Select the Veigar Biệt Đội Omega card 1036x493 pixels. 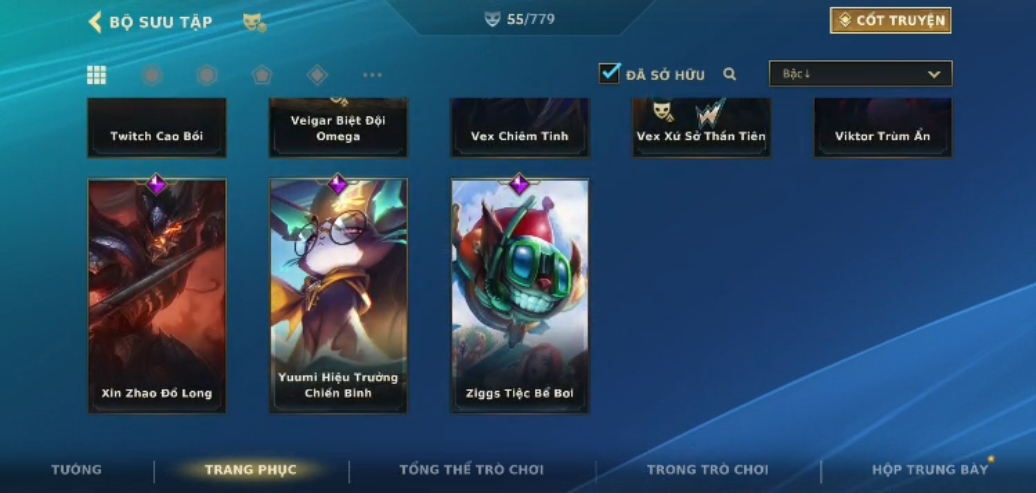(338, 128)
